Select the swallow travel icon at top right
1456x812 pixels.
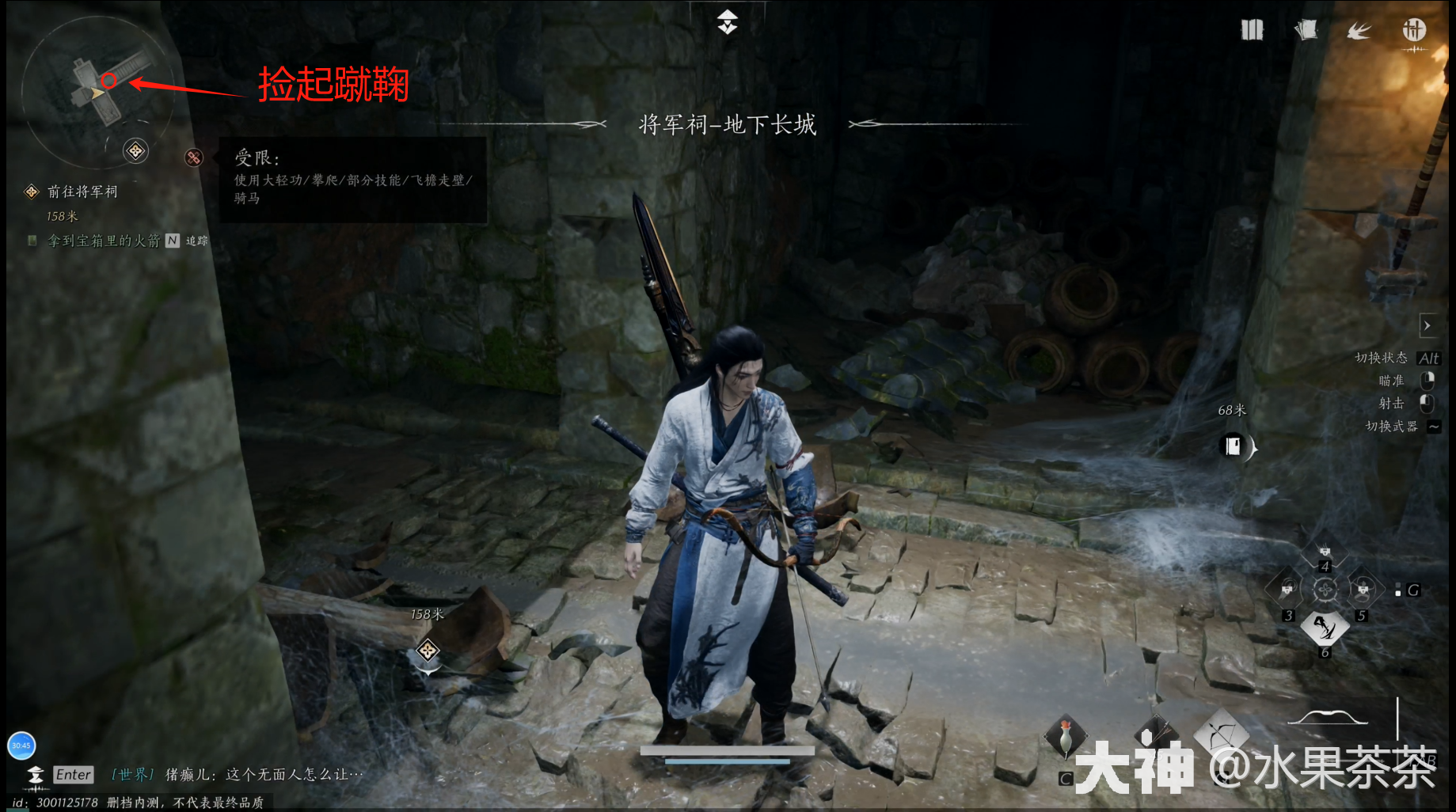pos(1359,29)
